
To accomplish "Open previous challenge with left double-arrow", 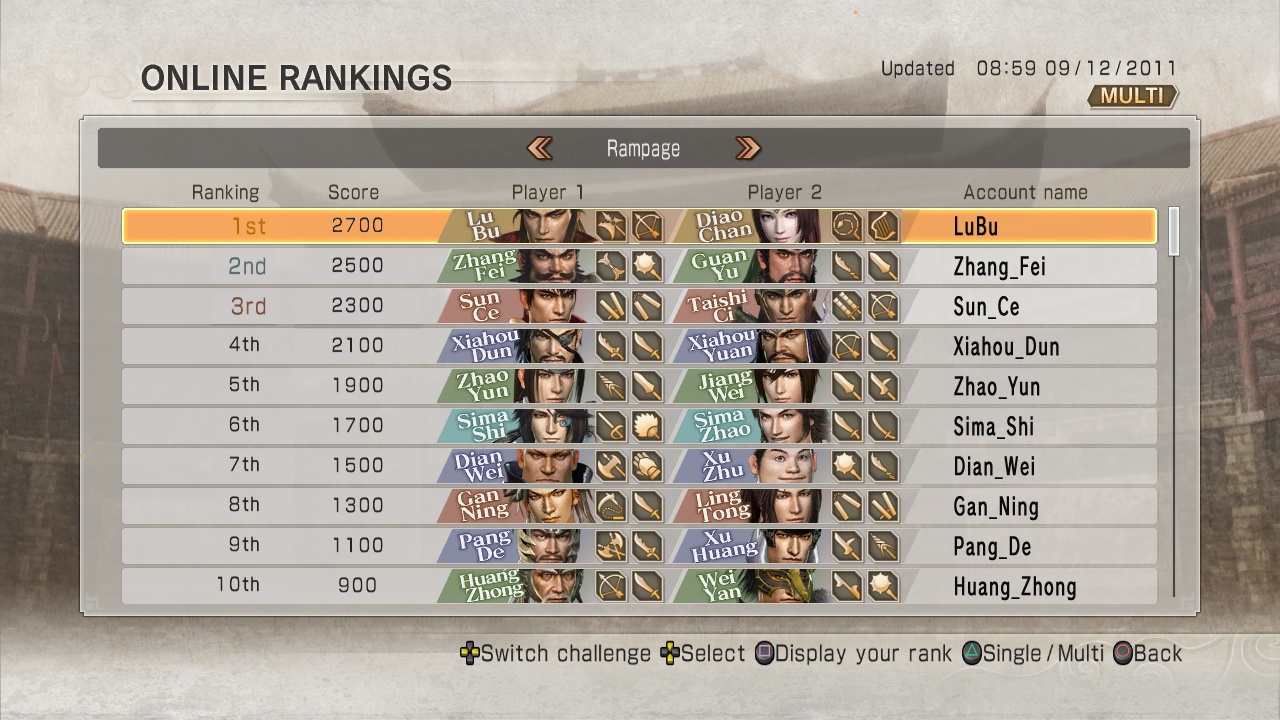I will [x=539, y=148].
